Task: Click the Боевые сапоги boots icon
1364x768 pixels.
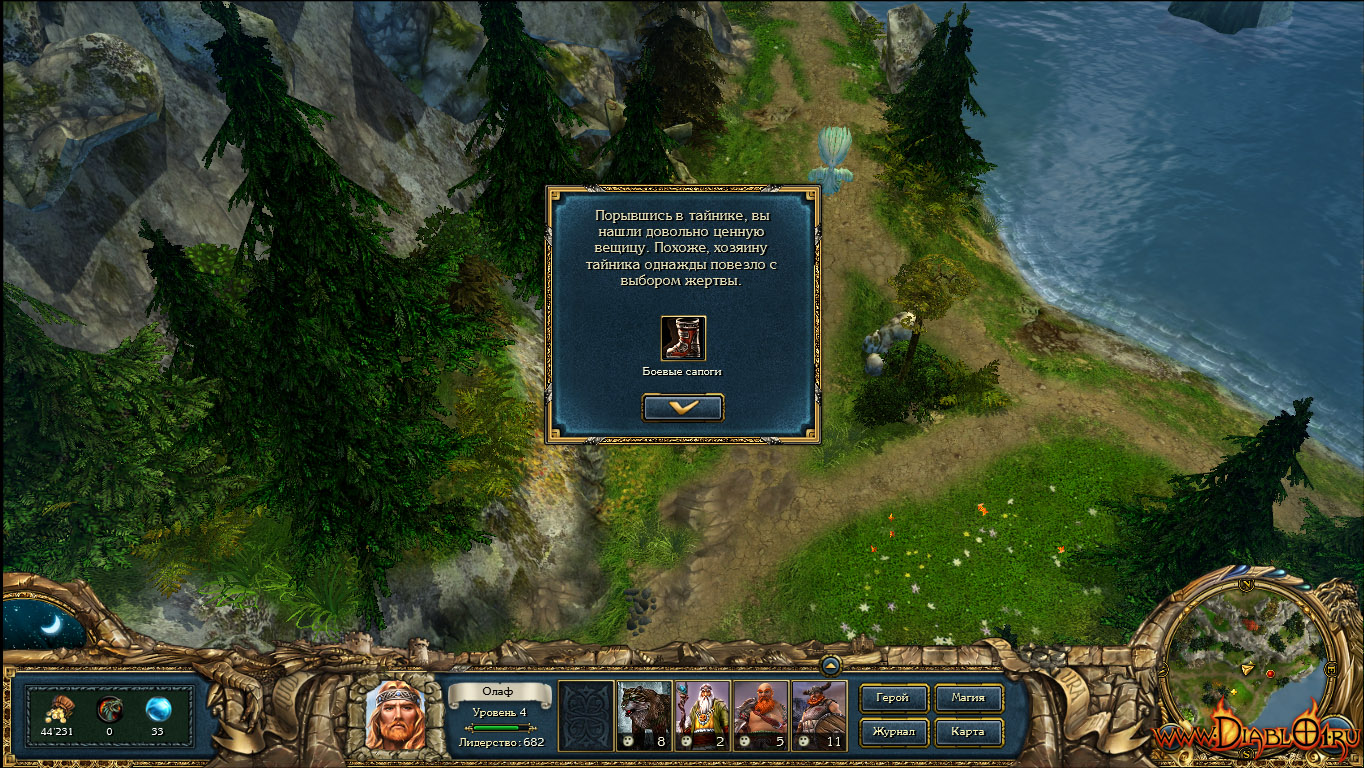Action: coord(683,338)
